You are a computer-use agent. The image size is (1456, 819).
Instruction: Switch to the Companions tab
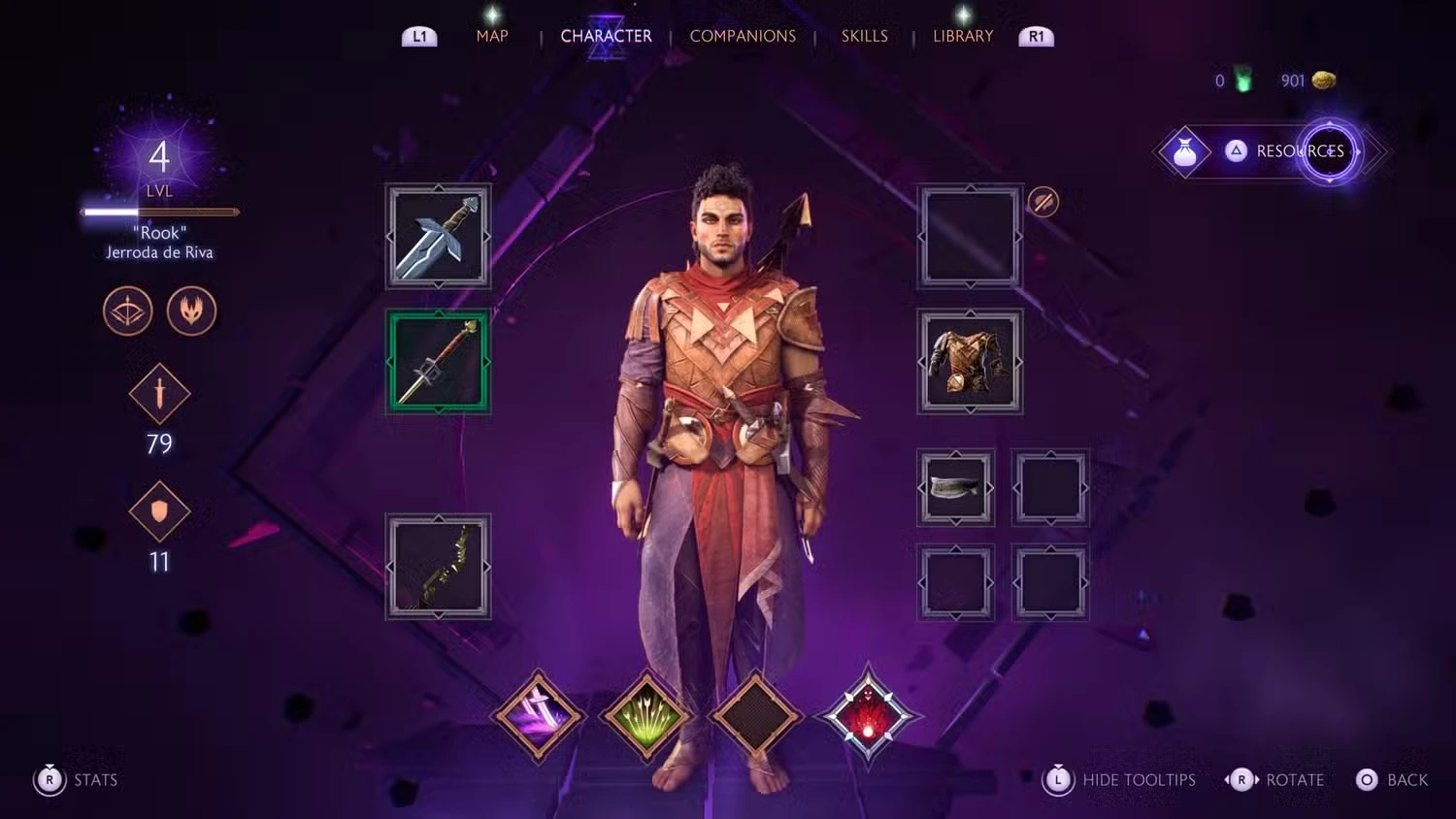click(743, 36)
